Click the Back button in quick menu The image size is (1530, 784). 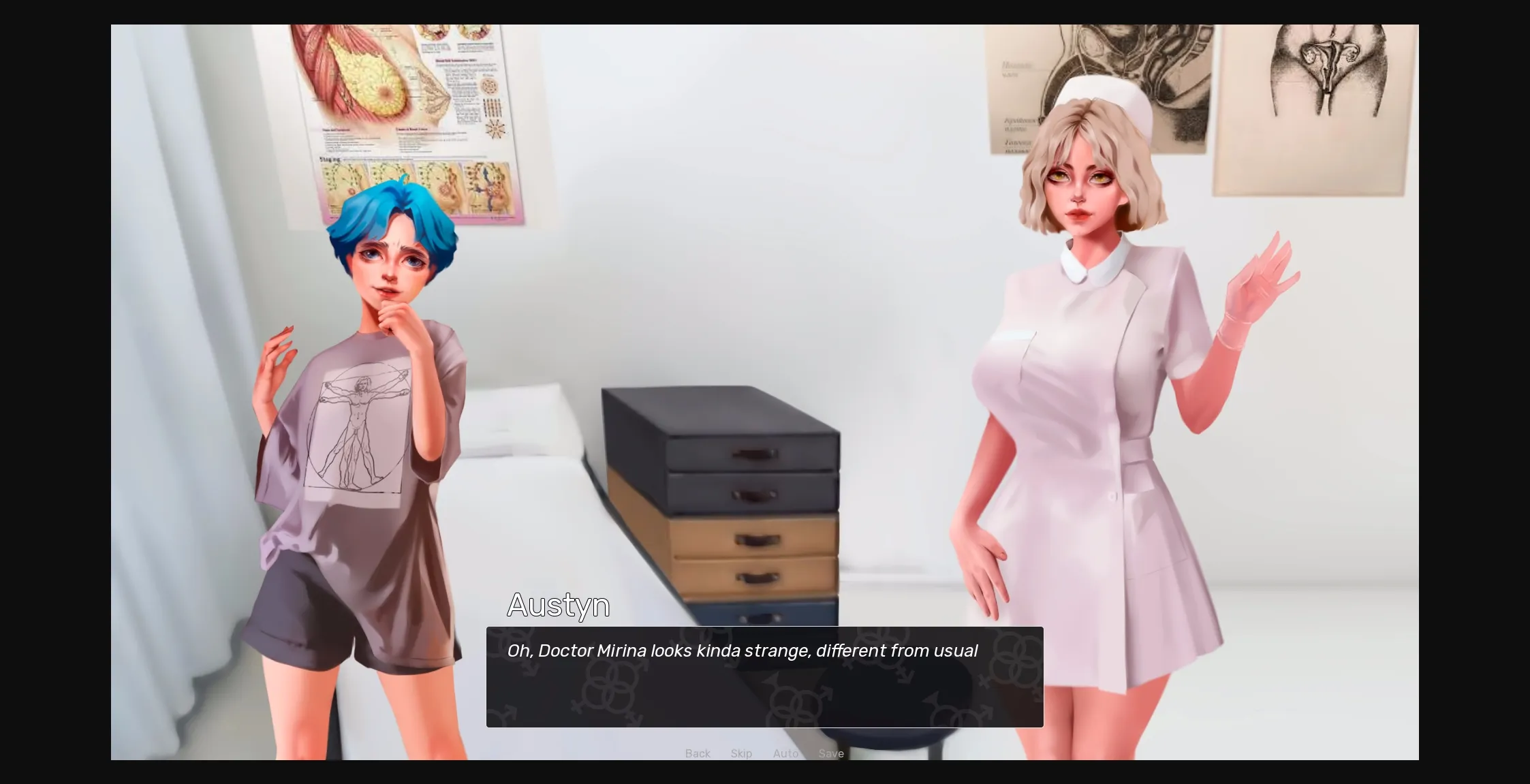coord(697,753)
